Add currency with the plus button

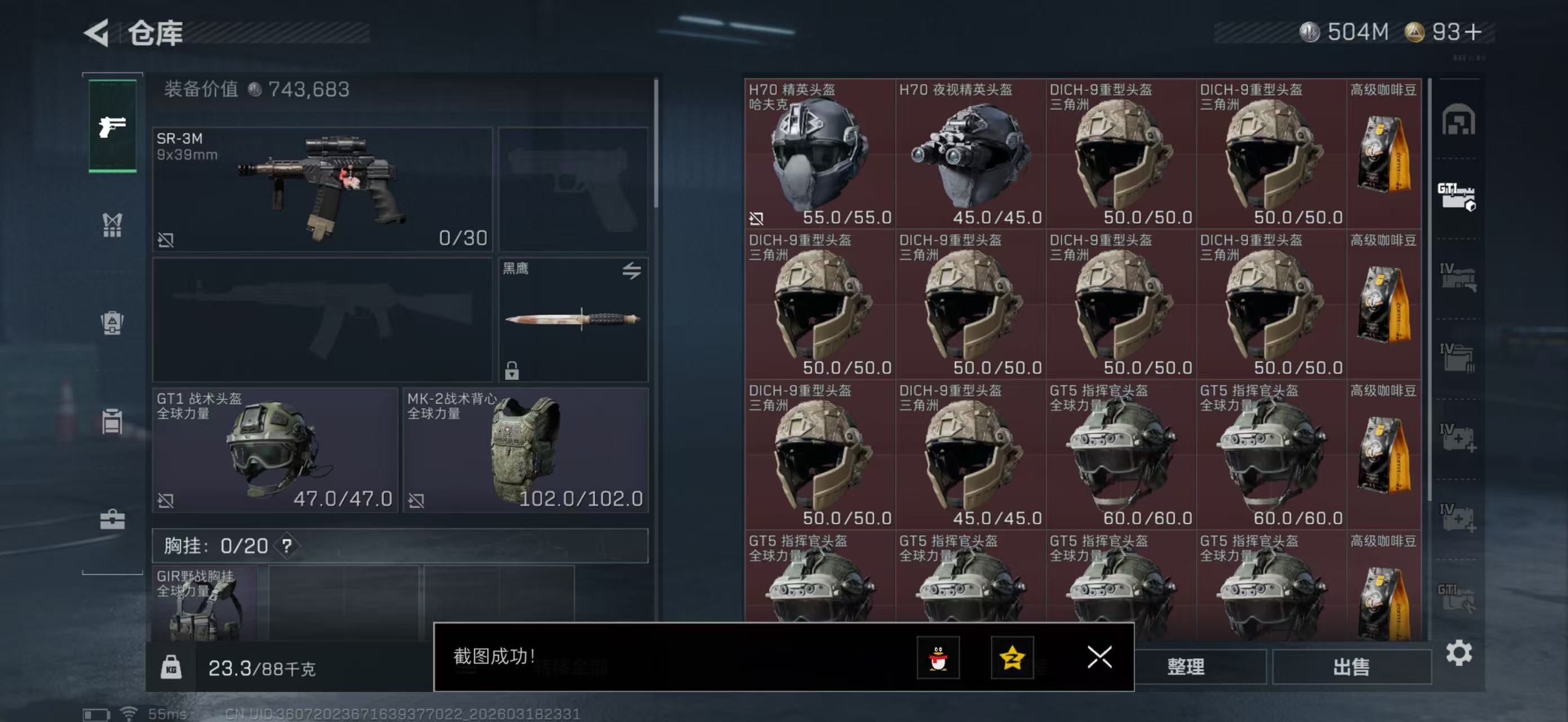1473,32
